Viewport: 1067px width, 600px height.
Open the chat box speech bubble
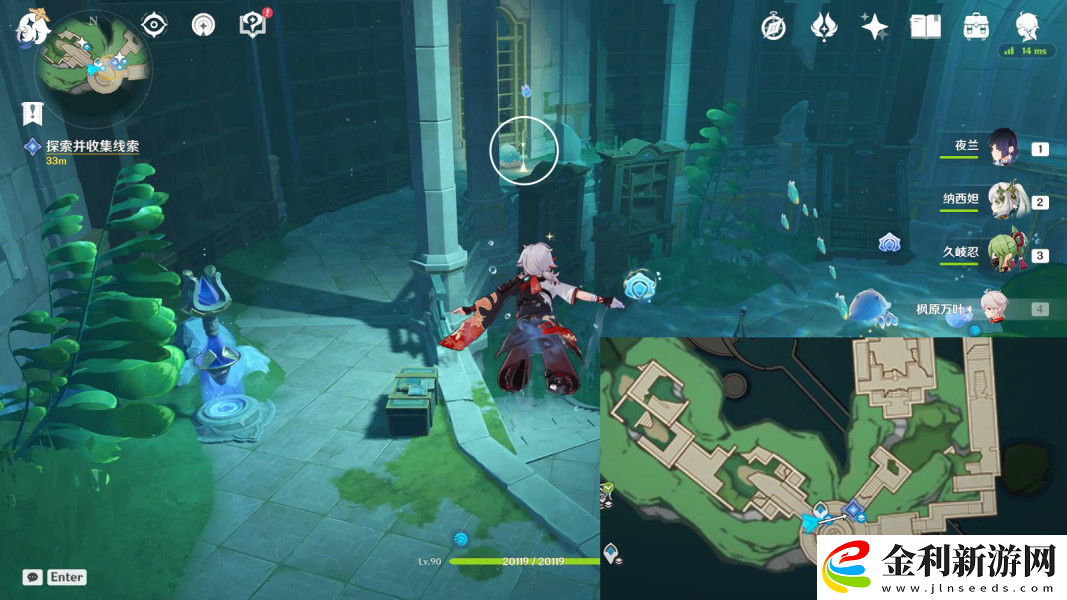tap(33, 577)
